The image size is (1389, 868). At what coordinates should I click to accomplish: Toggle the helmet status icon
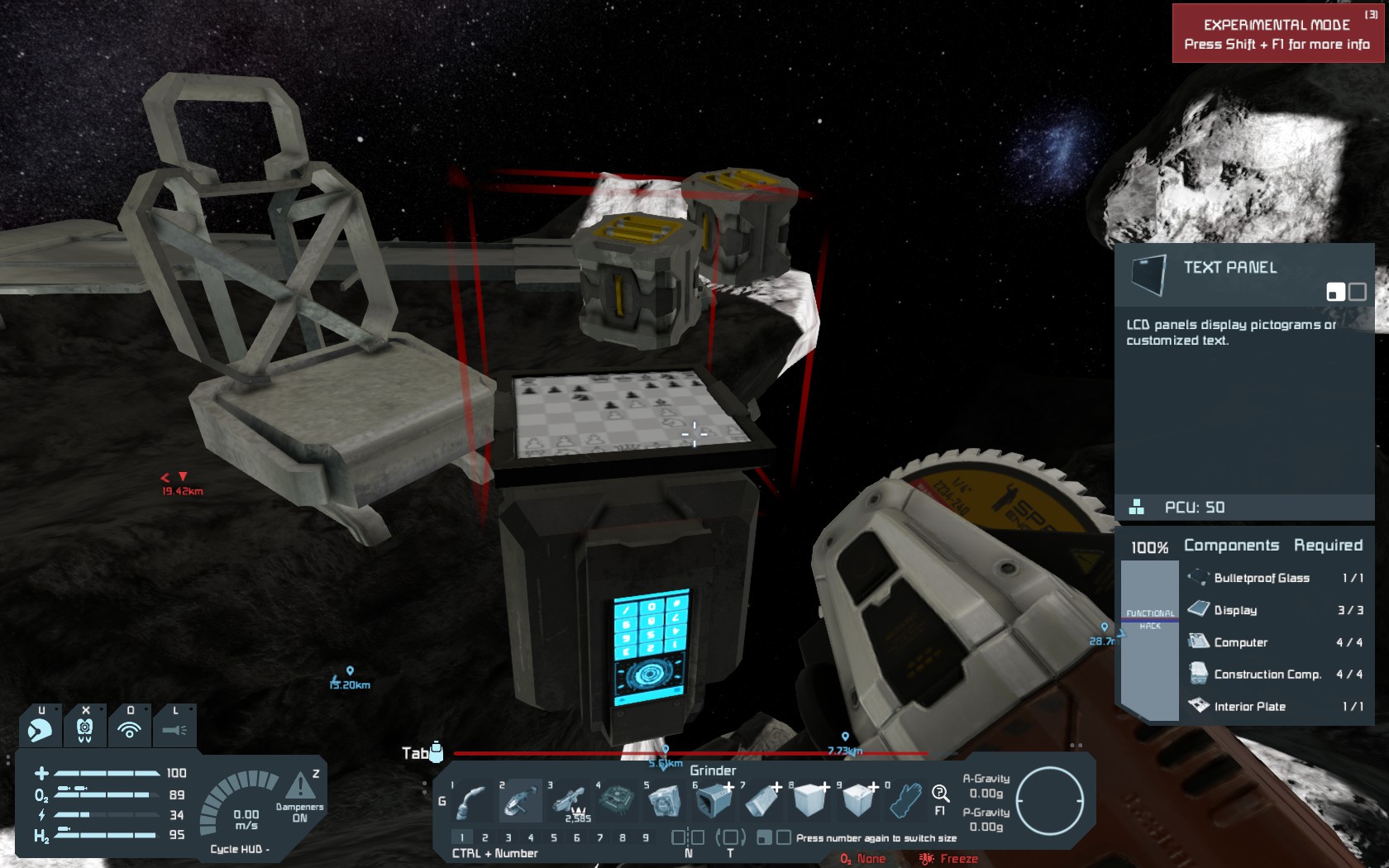(41, 729)
